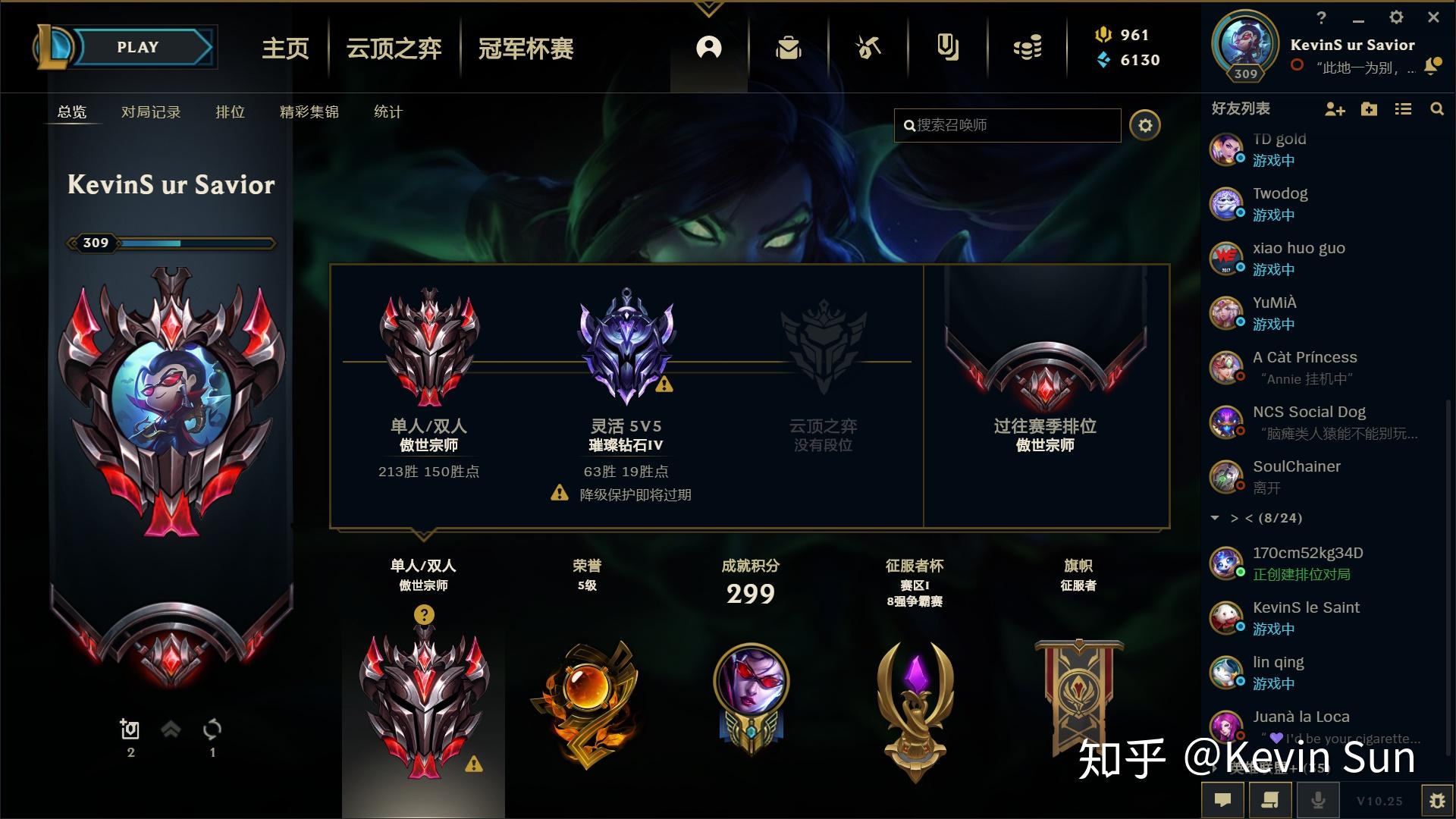Click the level 309 experience progress bar
This screenshot has width=1456, height=819.
tap(174, 243)
